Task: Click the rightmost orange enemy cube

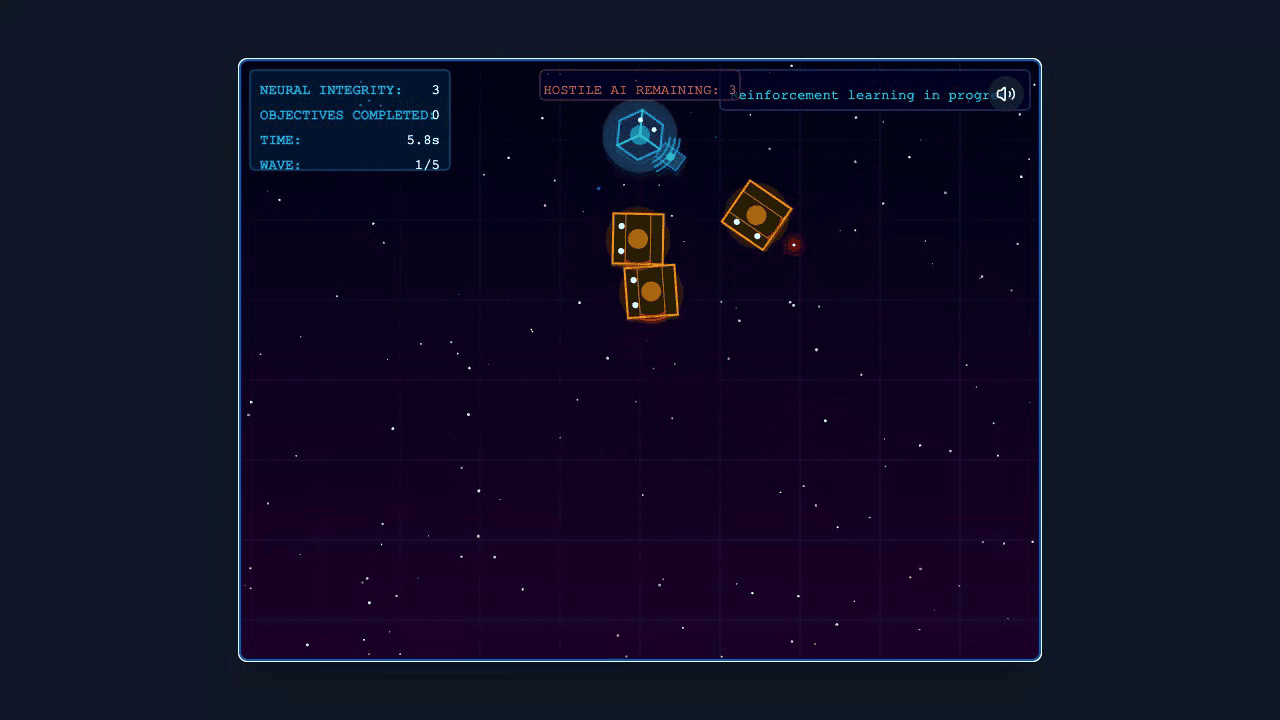Action: (x=755, y=213)
